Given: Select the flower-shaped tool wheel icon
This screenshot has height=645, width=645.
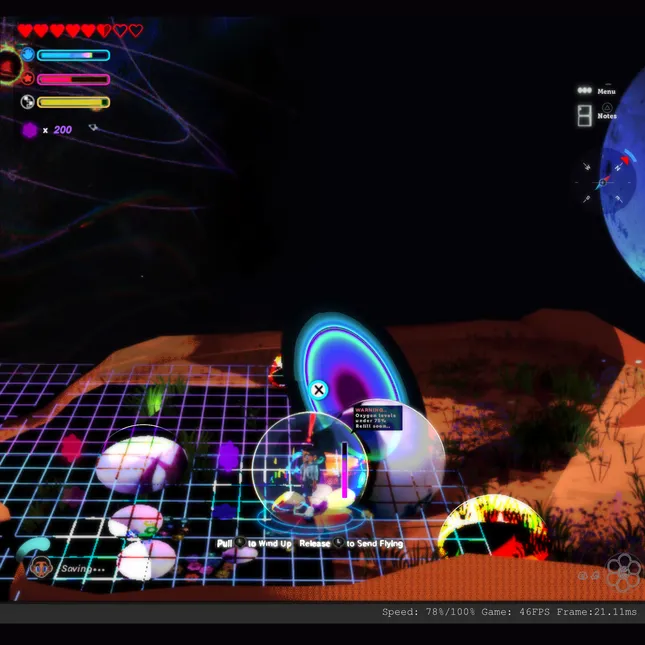Looking at the screenshot, I should [623, 572].
